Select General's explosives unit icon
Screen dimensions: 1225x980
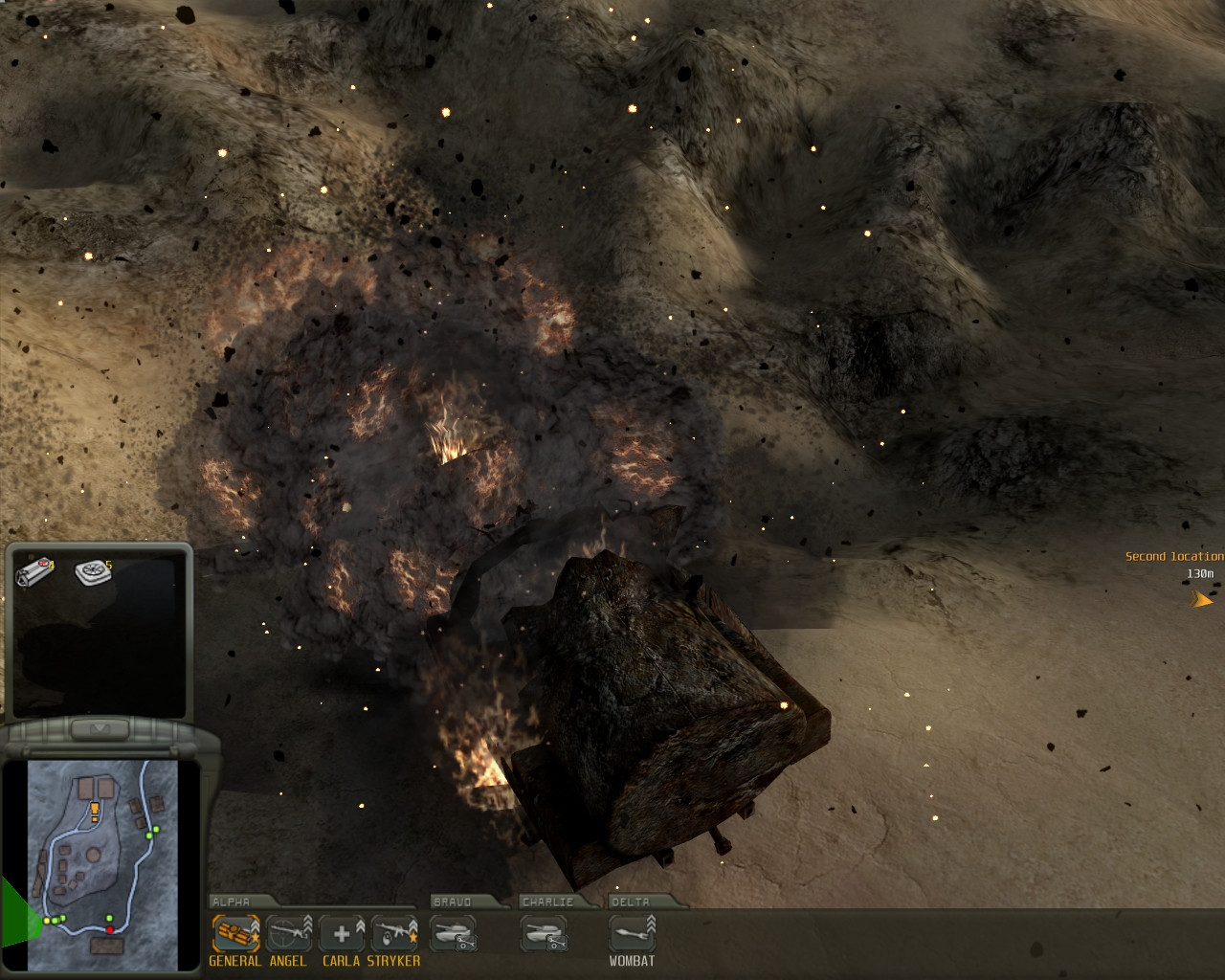point(235,934)
